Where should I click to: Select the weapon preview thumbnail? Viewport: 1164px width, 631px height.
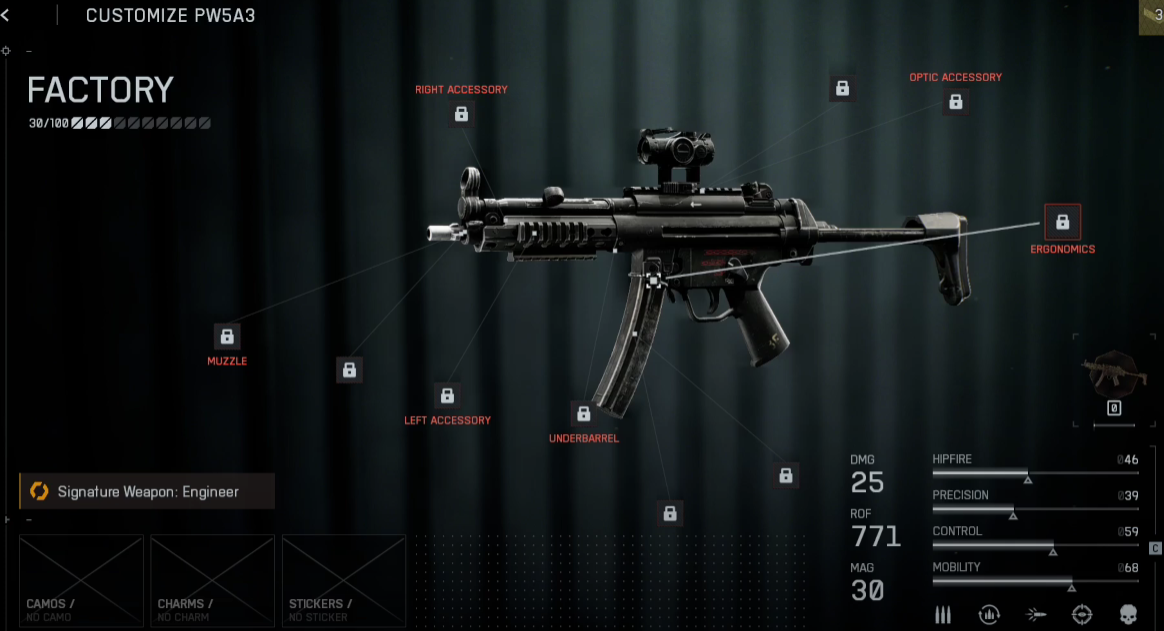click(1113, 373)
